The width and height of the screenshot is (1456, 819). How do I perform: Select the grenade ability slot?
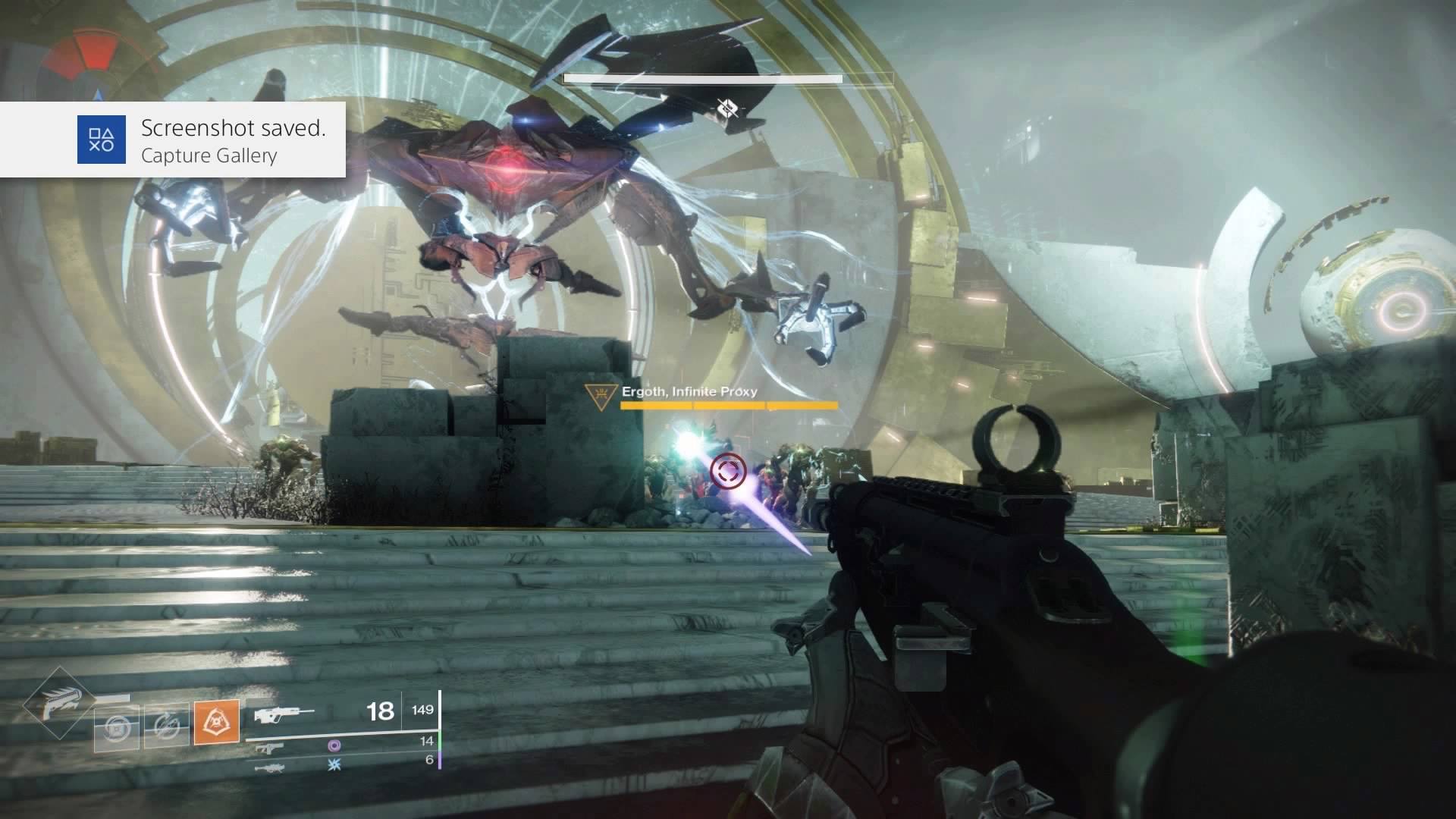point(118,729)
